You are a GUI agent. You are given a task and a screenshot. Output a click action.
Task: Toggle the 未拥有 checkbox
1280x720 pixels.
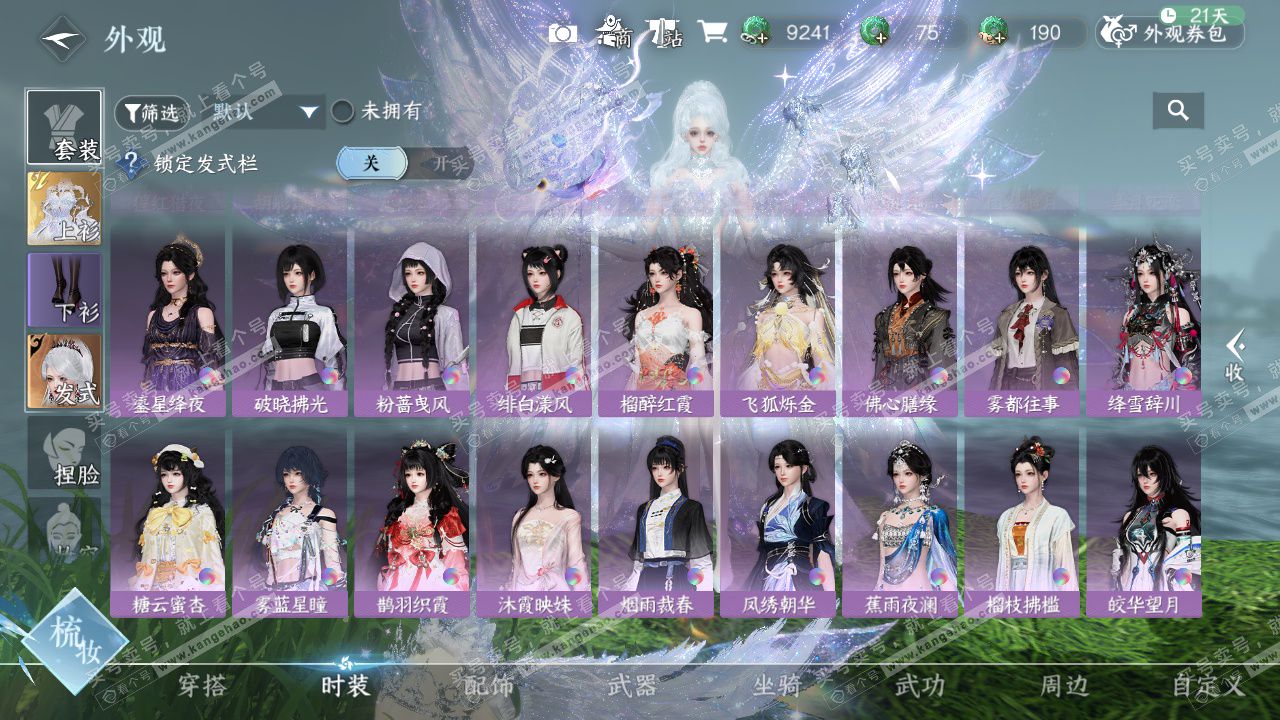coord(343,111)
